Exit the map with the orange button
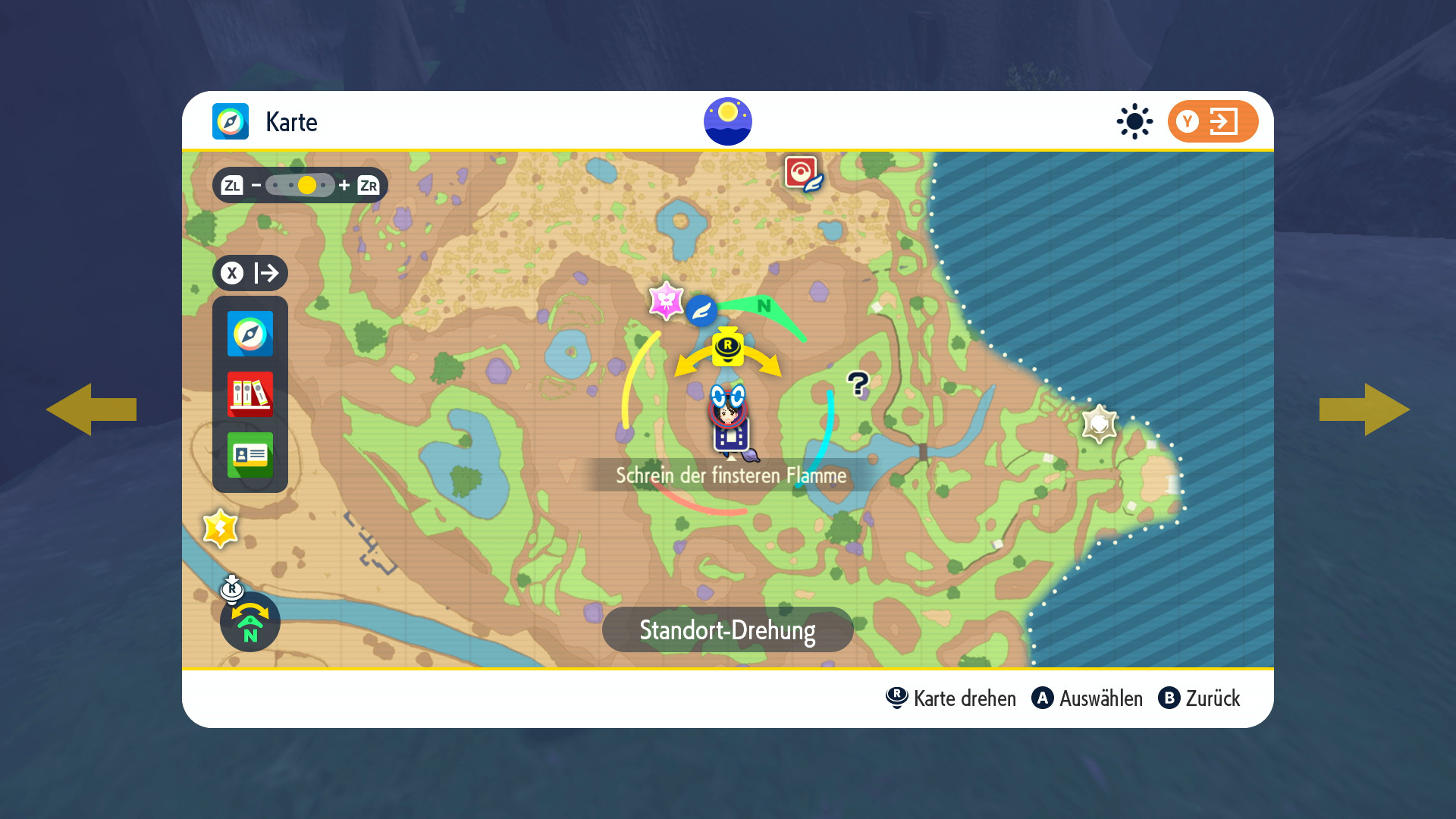1456x819 pixels. click(x=1213, y=121)
